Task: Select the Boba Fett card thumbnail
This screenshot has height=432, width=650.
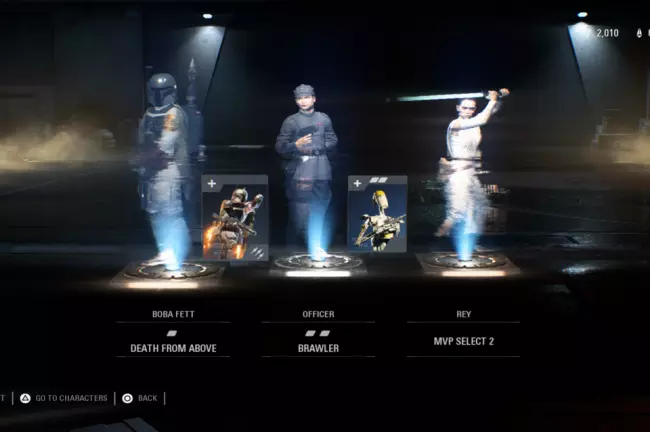Action: (235, 219)
